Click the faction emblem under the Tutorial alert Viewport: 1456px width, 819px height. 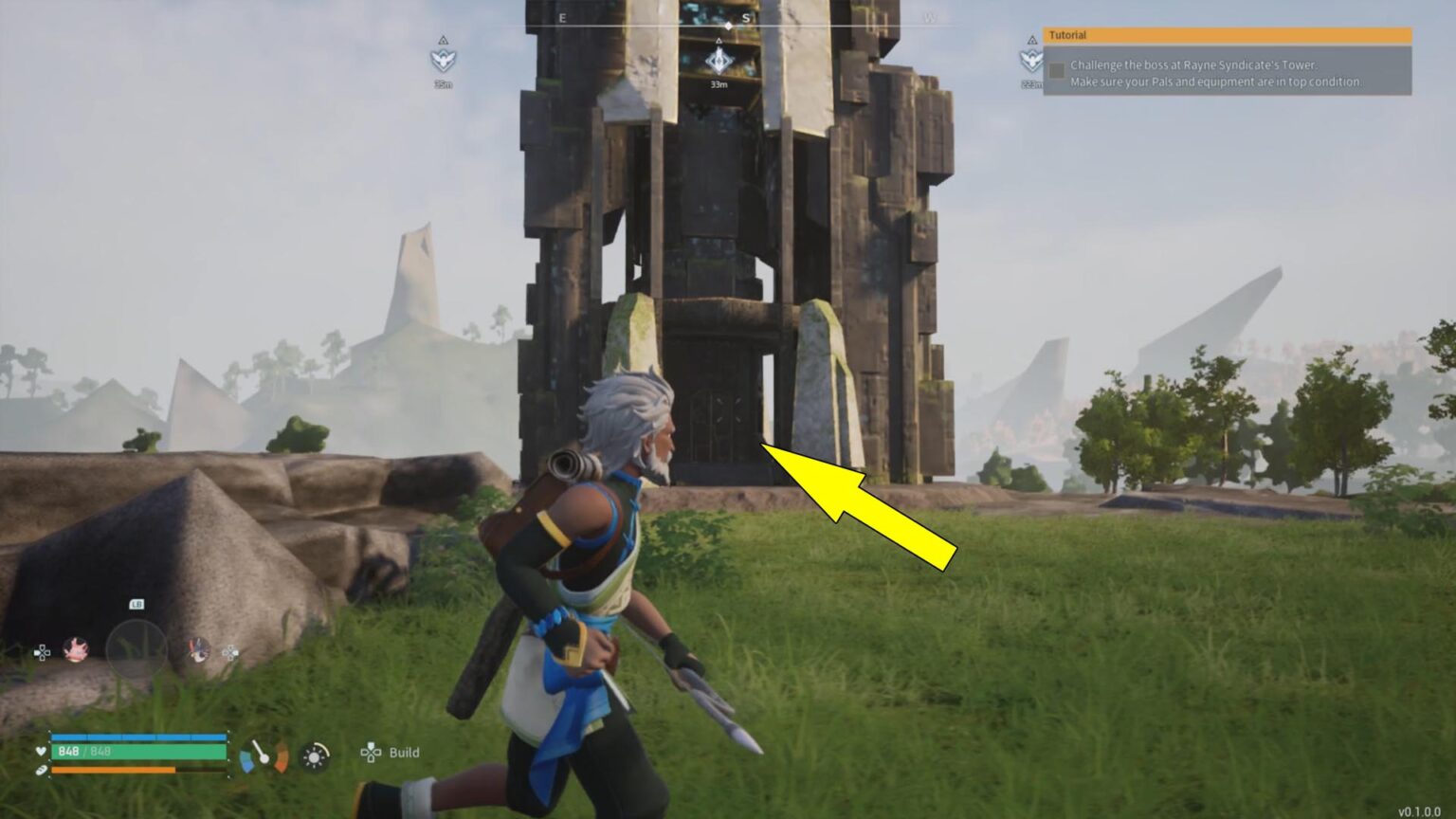pos(1030,60)
